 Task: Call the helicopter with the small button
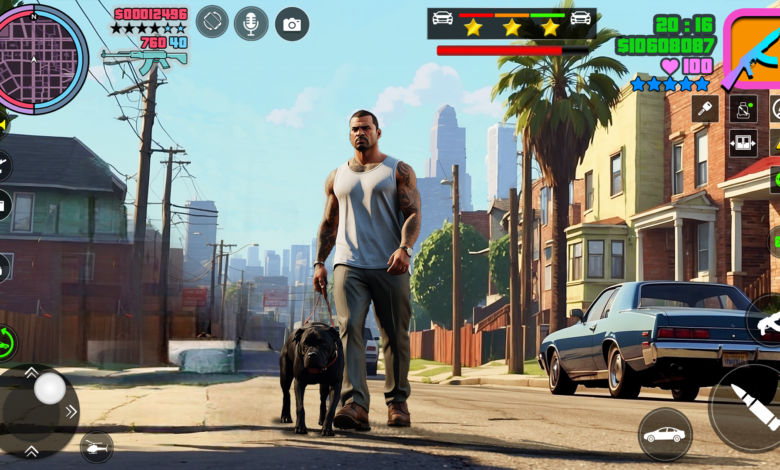tap(96, 446)
